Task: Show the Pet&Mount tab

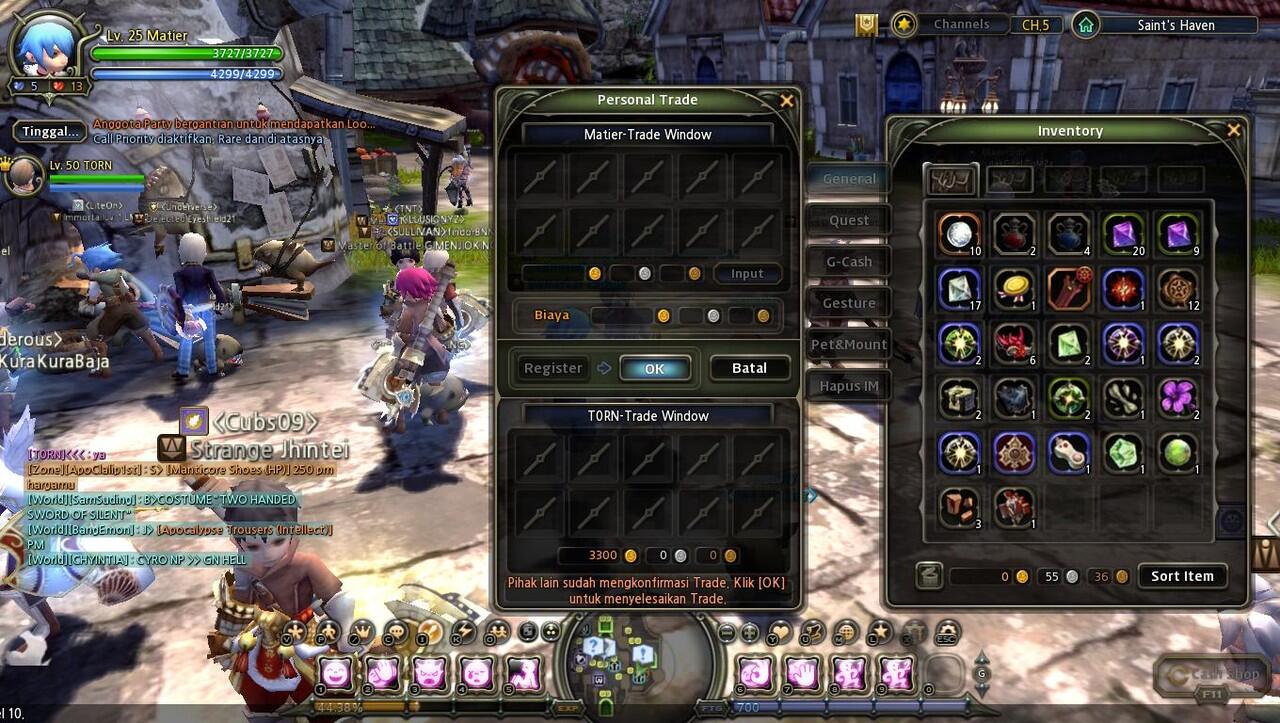Action: (849, 345)
